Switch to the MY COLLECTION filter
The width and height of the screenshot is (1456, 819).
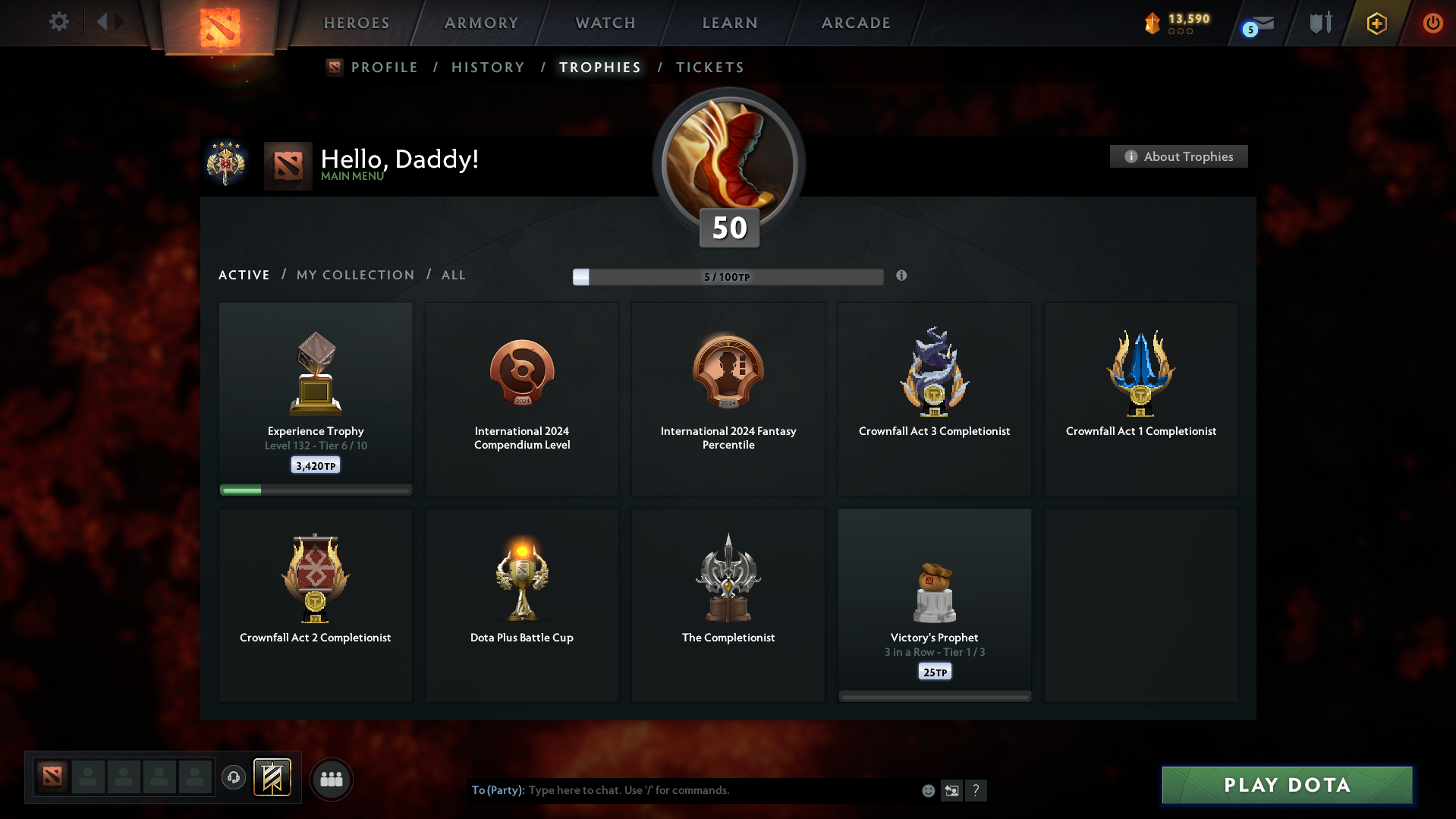point(354,275)
